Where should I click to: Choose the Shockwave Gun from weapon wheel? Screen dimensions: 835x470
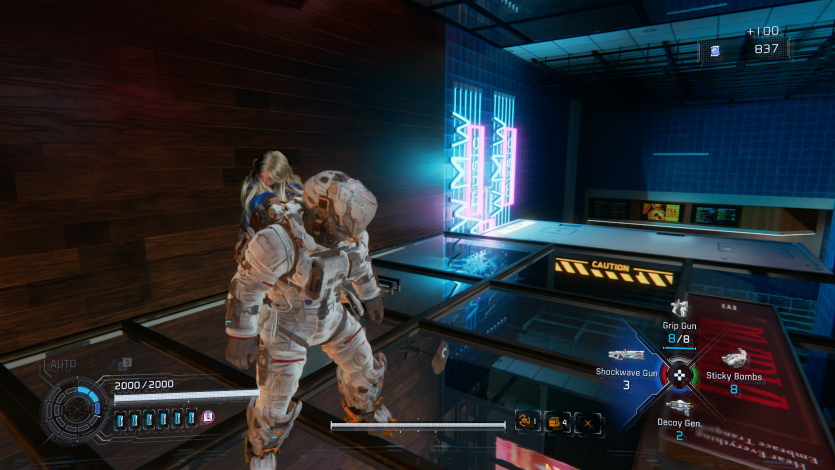624,356
